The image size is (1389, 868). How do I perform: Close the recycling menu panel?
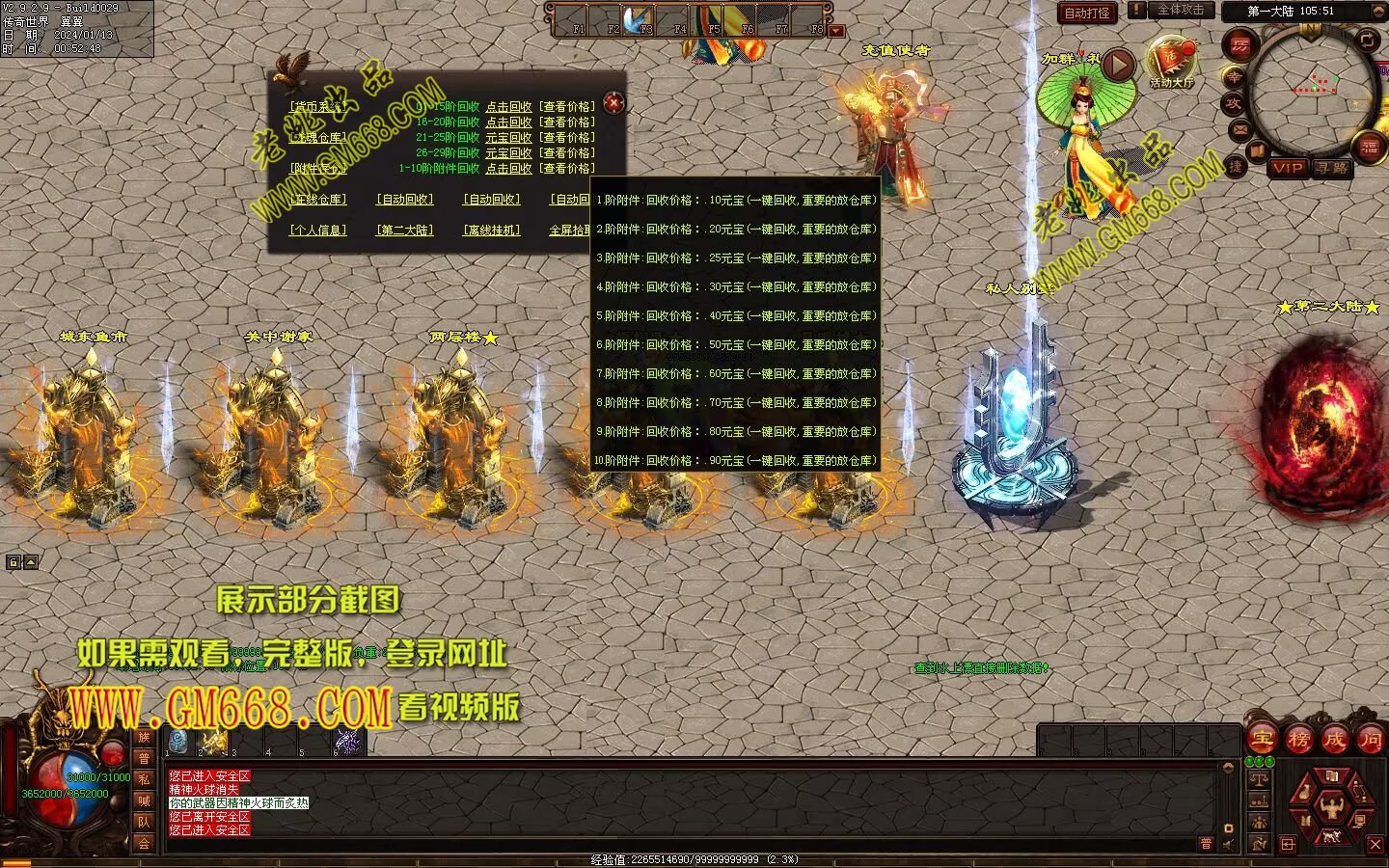point(613,102)
